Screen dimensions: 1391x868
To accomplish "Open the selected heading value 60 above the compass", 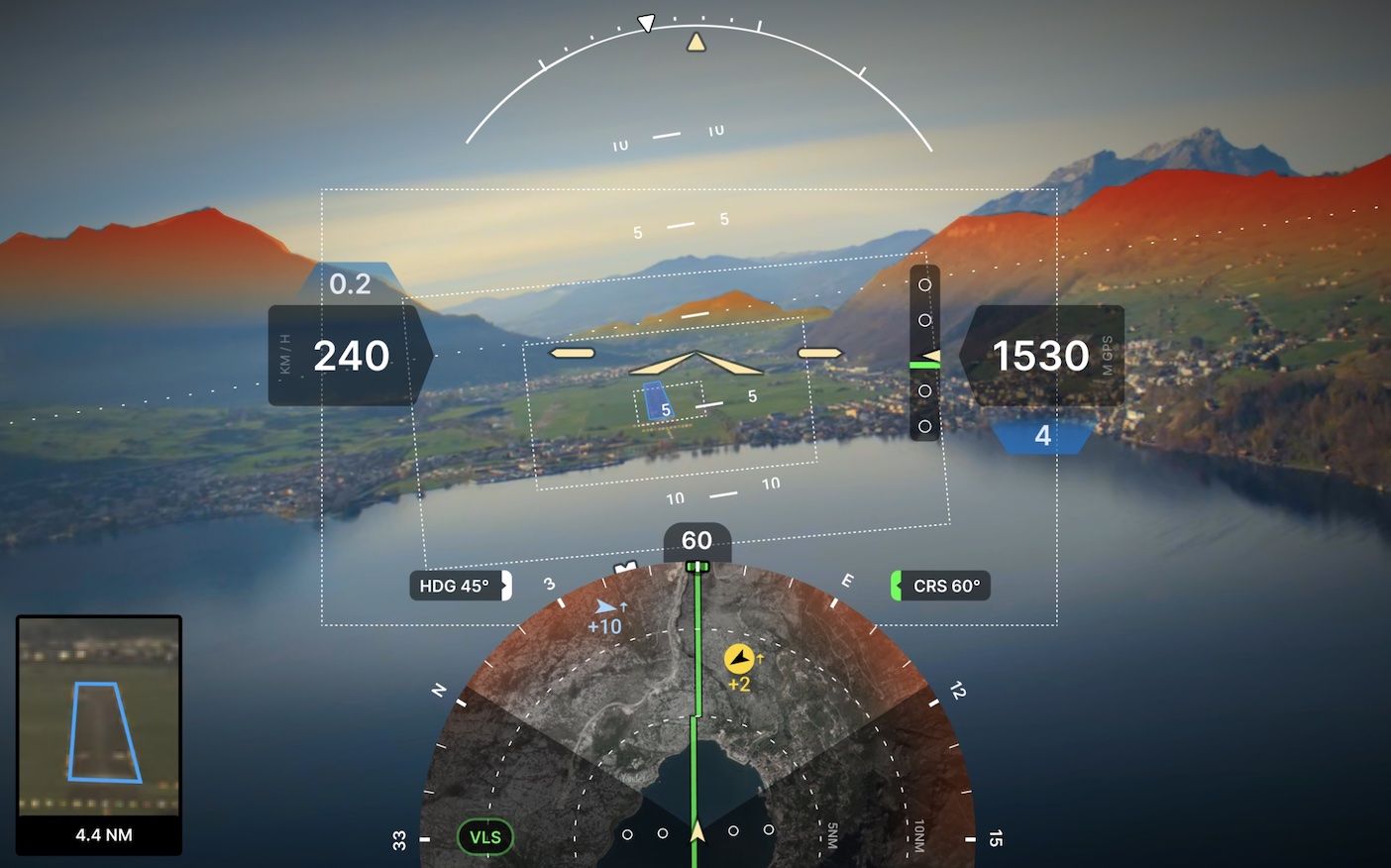I will tap(696, 541).
